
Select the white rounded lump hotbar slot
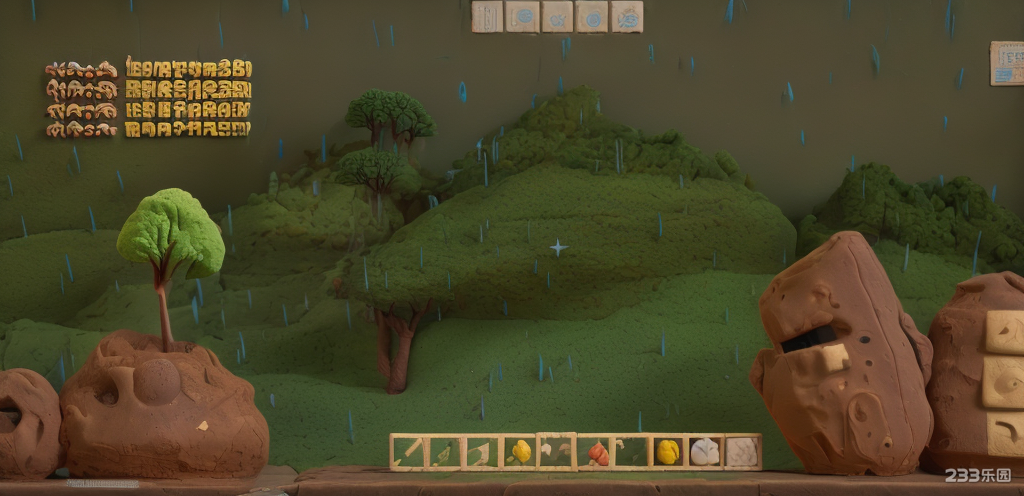(x=704, y=452)
